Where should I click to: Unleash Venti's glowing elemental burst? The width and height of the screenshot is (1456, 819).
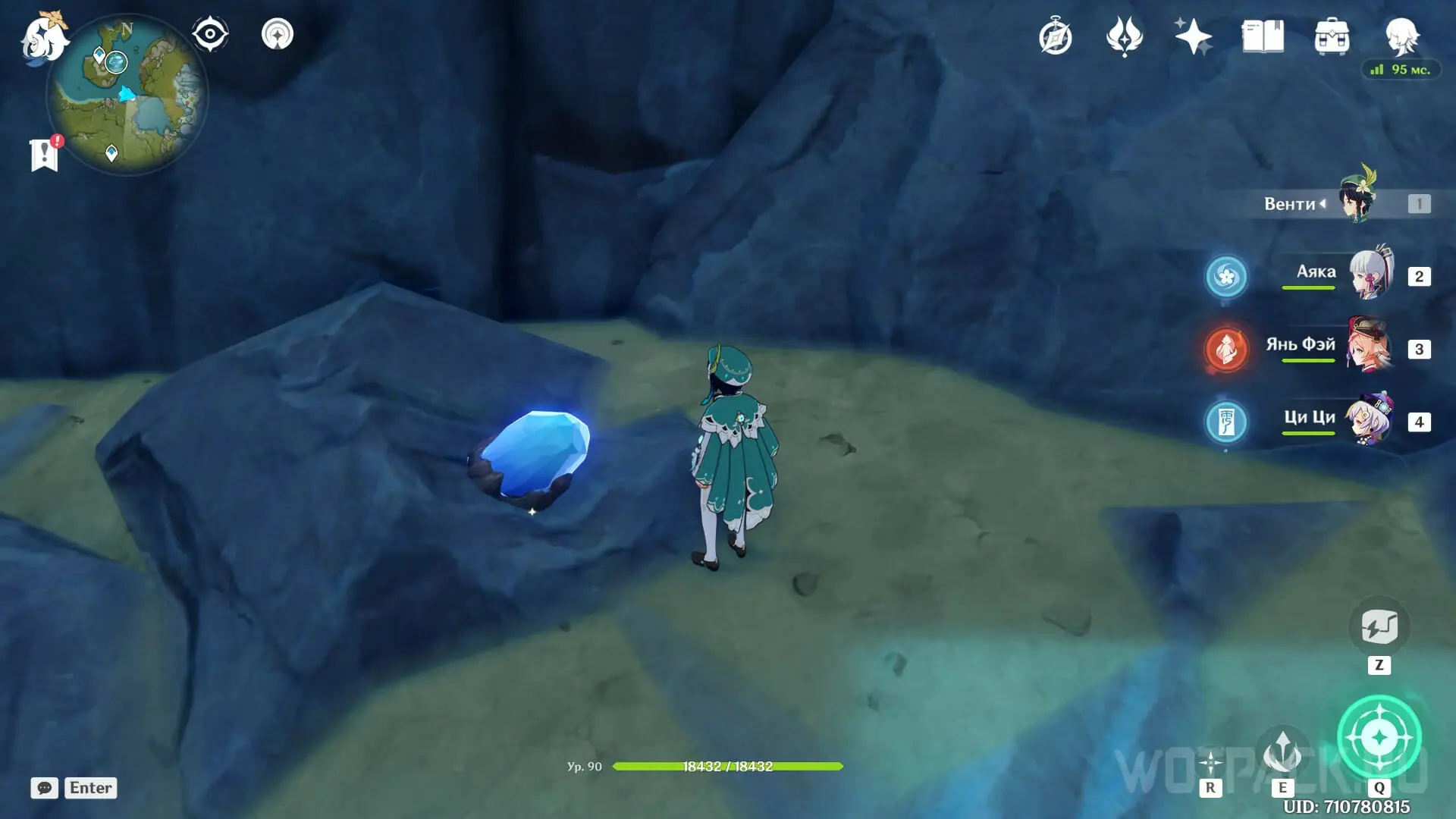1379,737
